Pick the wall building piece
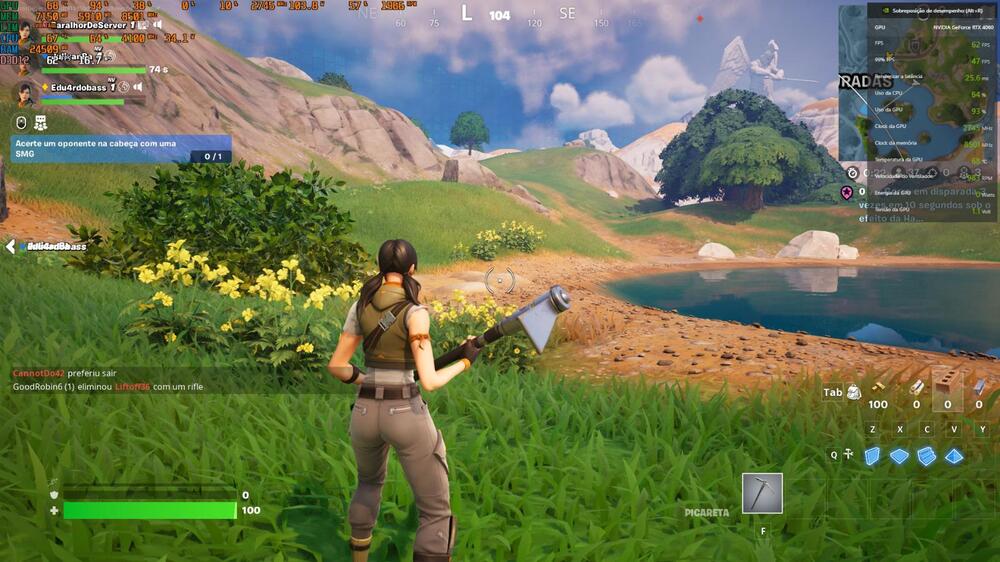The width and height of the screenshot is (1000, 562). [x=872, y=455]
